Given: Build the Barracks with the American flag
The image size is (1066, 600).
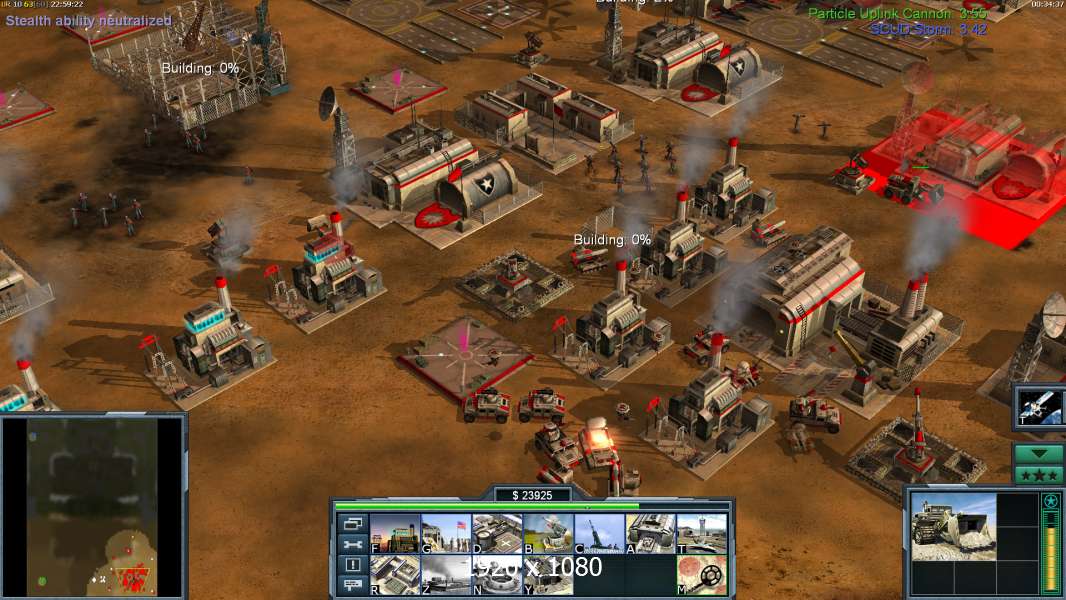Looking at the screenshot, I should tap(446, 533).
